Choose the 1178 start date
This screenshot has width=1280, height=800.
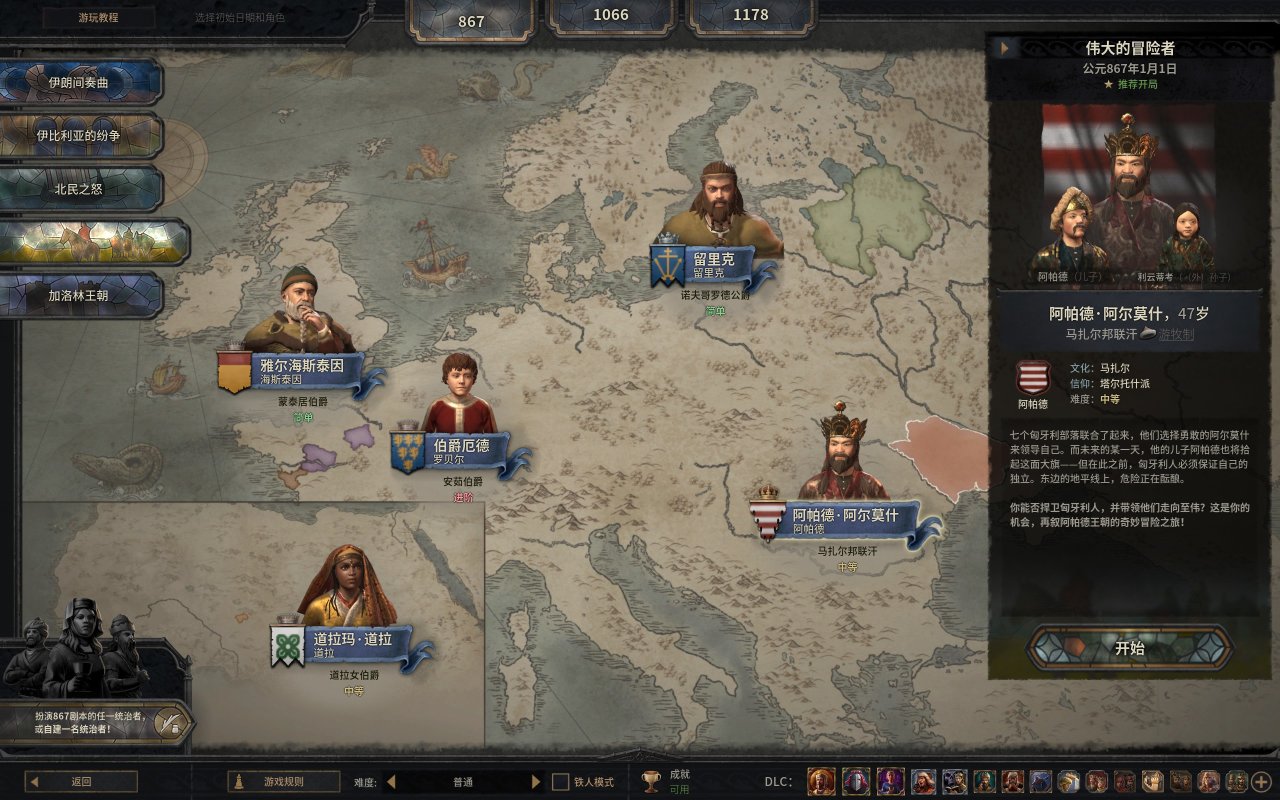click(751, 15)
